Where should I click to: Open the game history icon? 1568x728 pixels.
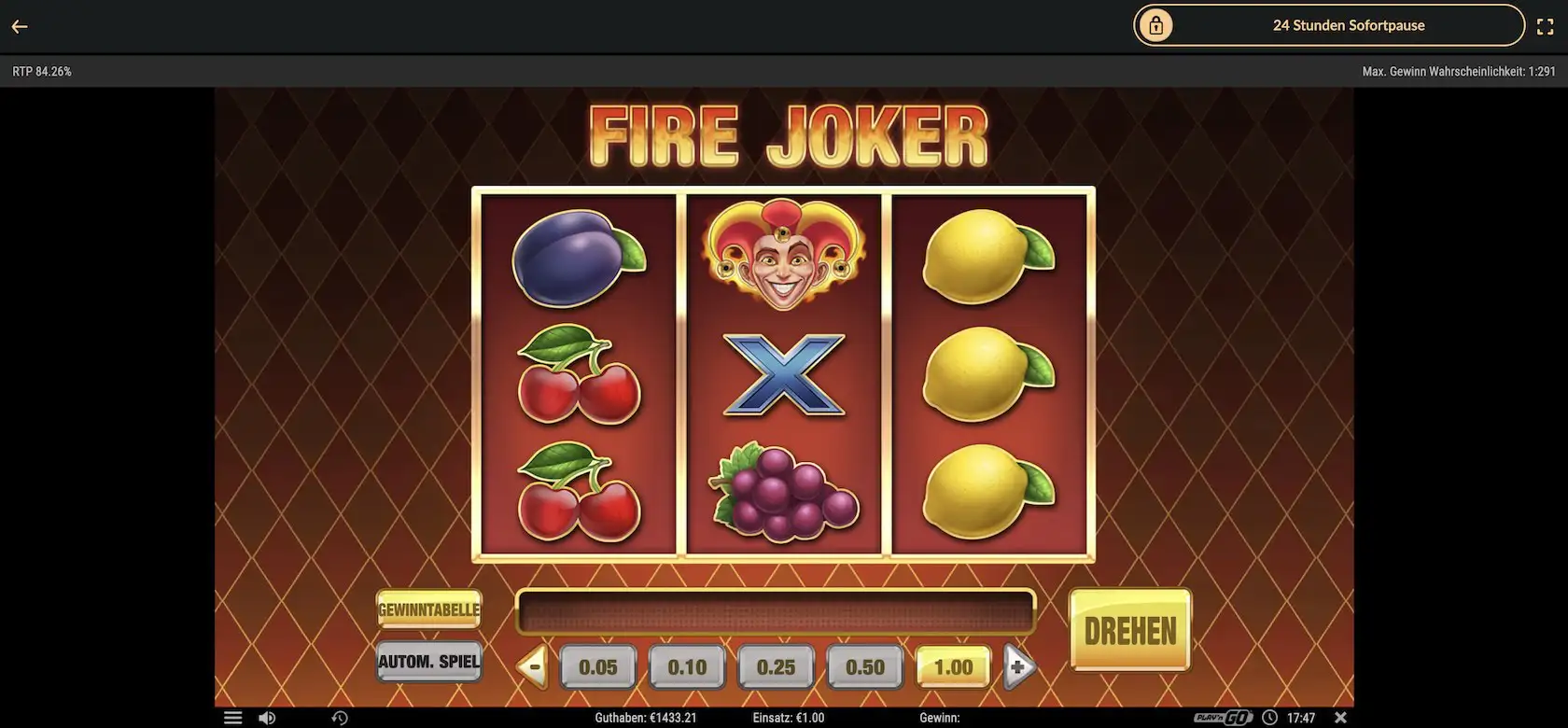point(340,718)
